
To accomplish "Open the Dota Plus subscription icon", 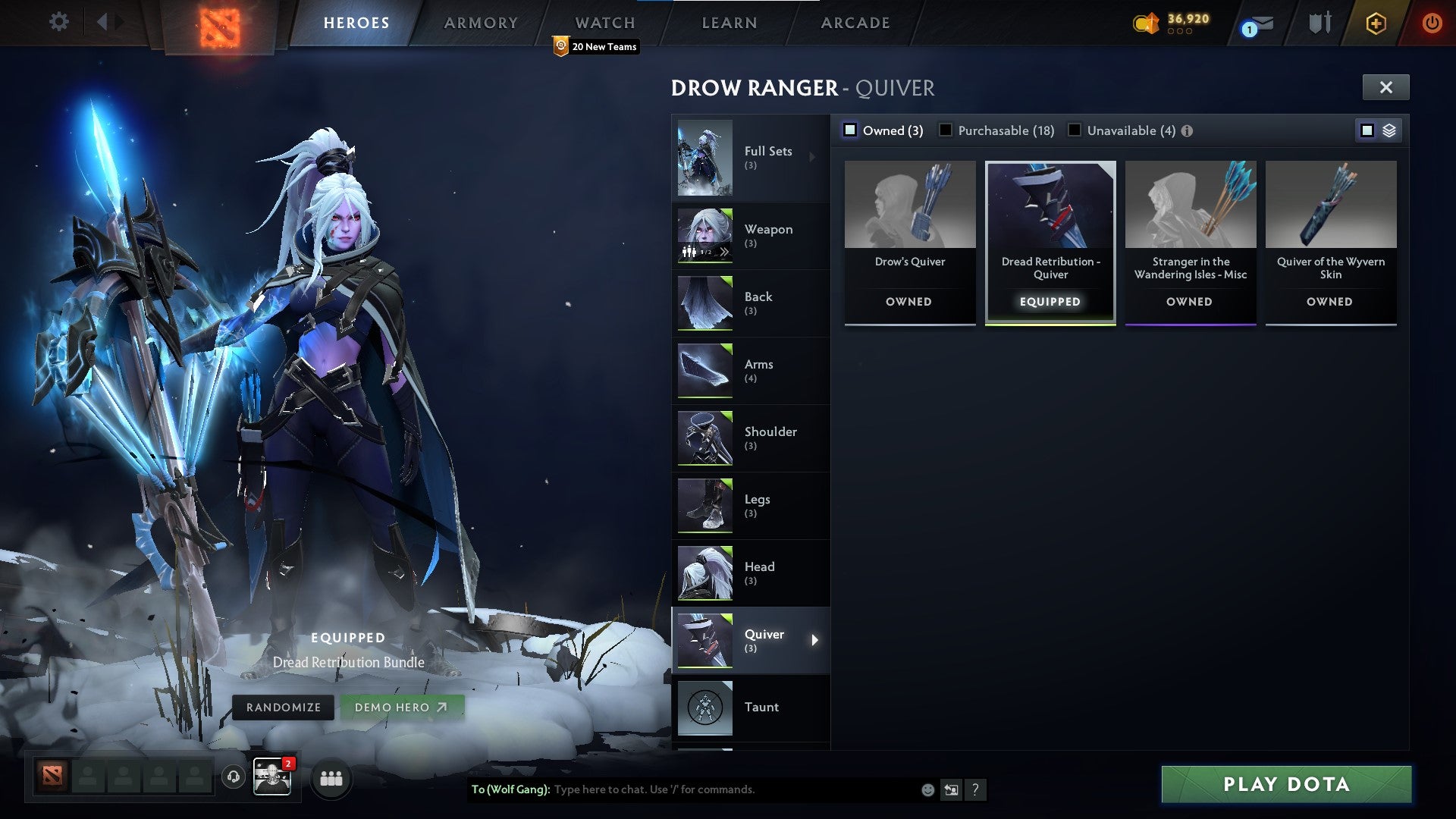I will pos(1375,24).
